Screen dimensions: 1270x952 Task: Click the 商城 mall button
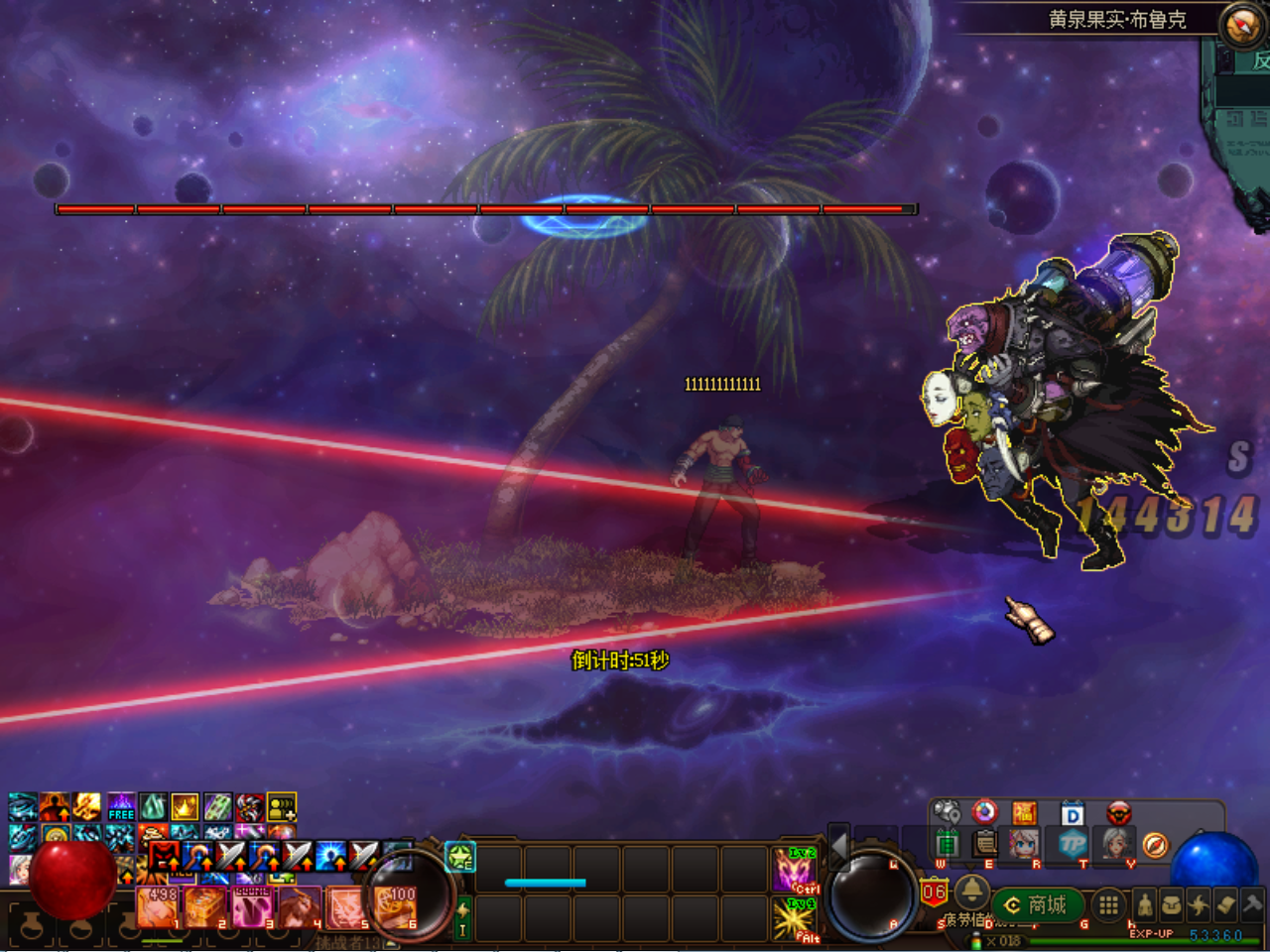click(x=1037, y=904)
